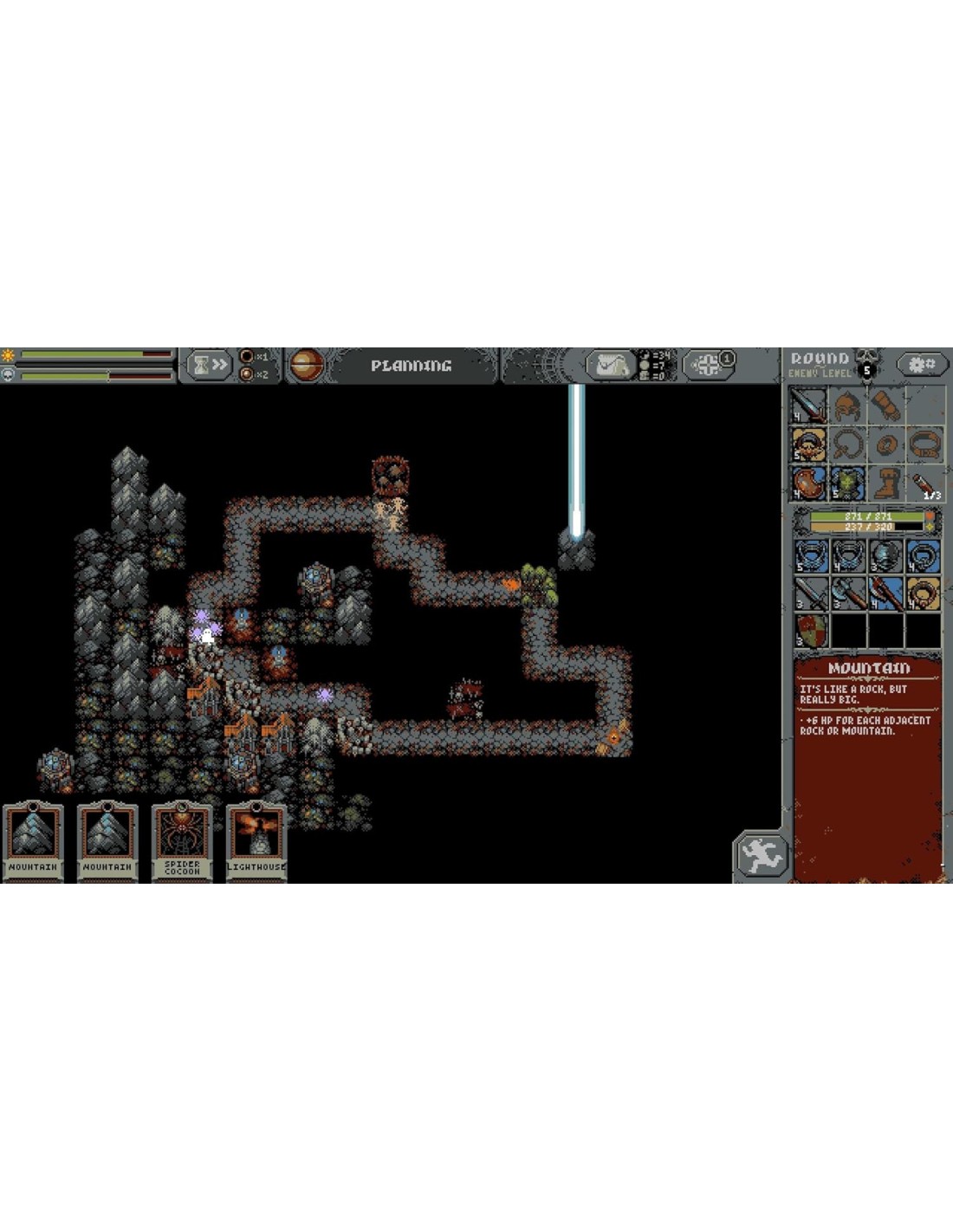Click the planet orb boss indicator
This screenshot has width=953, height=1232.
[306, 365]
